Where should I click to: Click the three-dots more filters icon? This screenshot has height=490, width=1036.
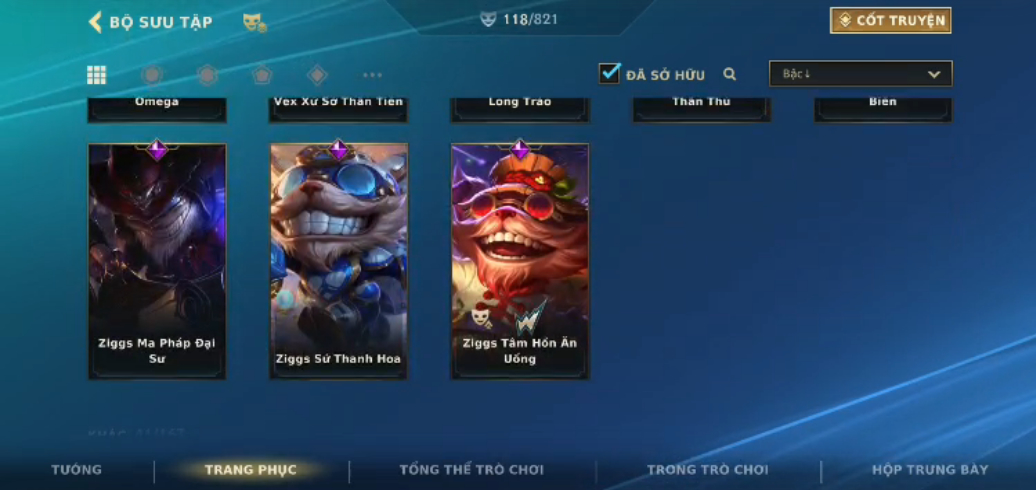coord(372,75)
